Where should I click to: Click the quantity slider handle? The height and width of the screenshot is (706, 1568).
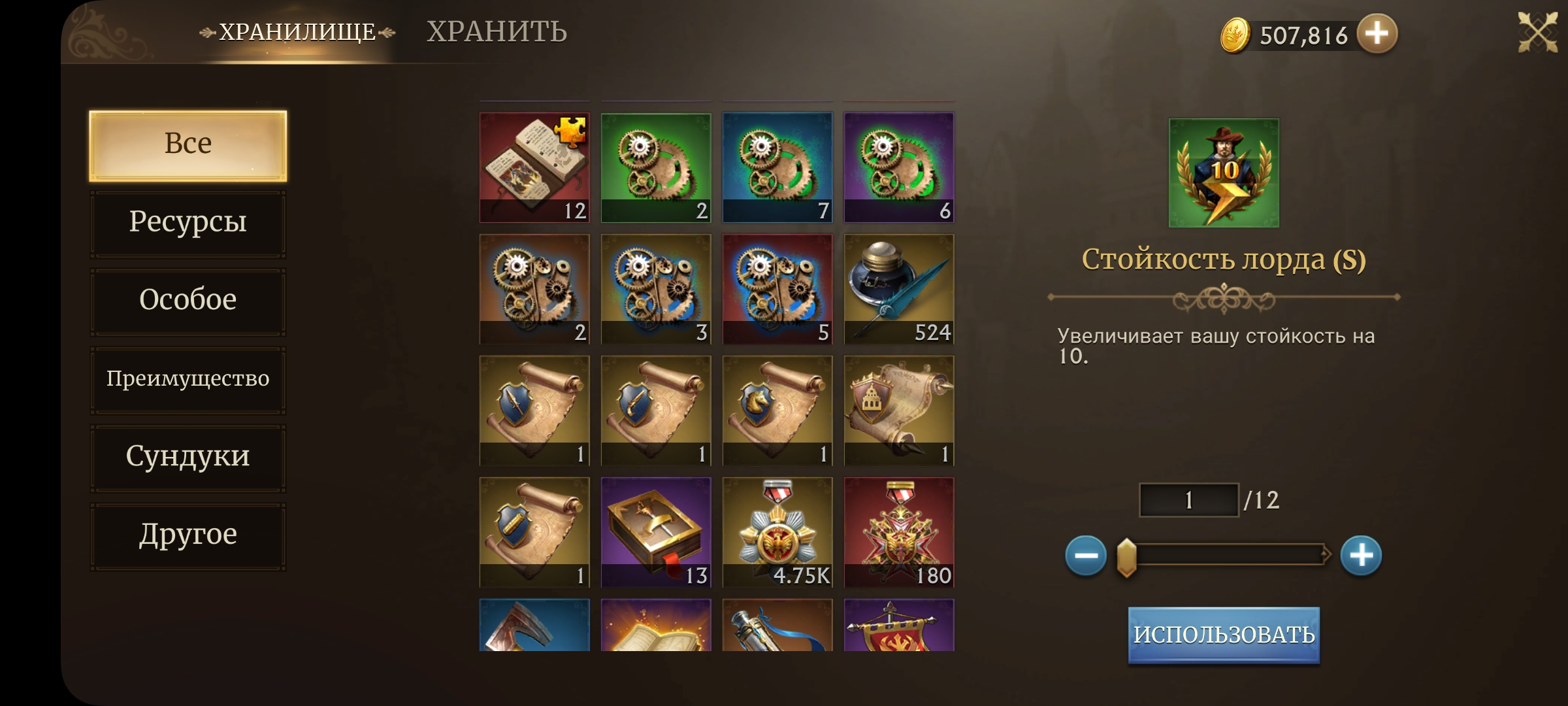[x=1126, y=557]
